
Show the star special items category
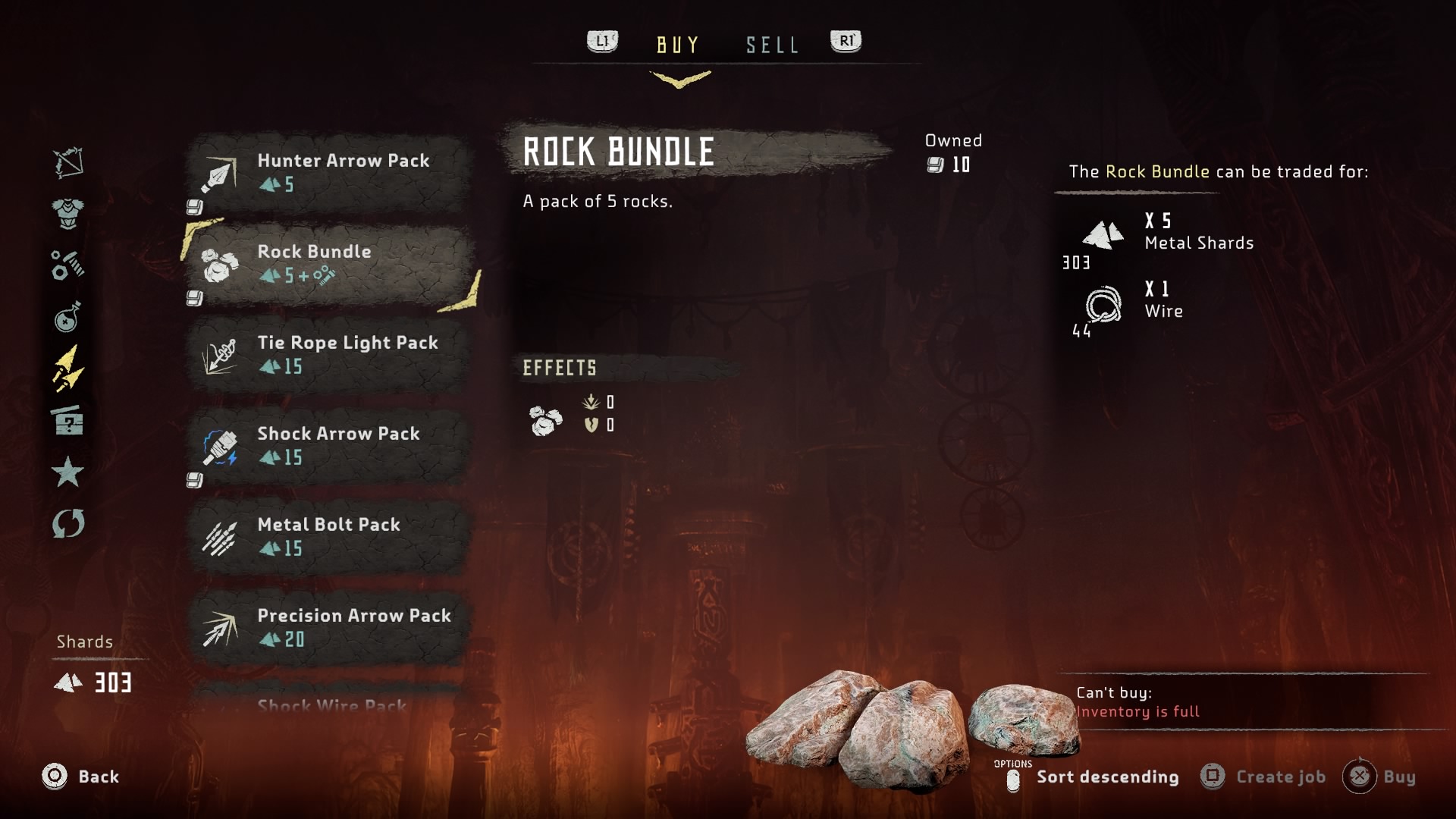coord(68,472)
